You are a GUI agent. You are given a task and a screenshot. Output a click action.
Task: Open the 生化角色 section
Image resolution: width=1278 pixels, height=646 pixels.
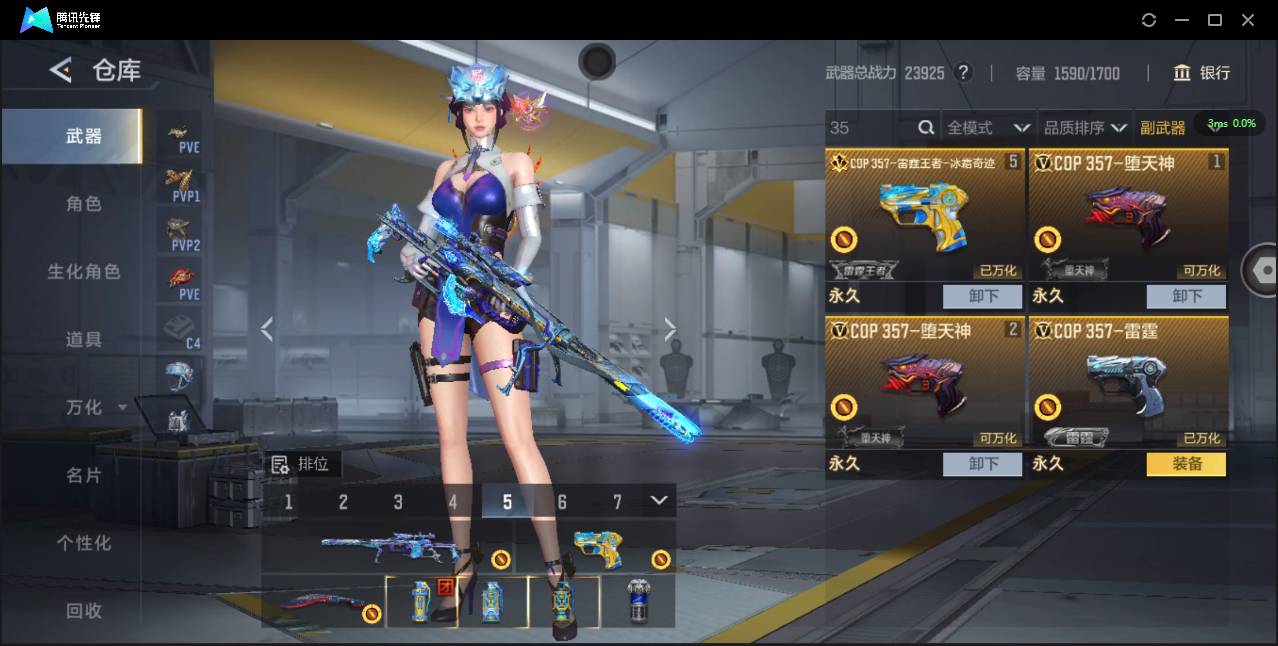(x=84, y=272)
